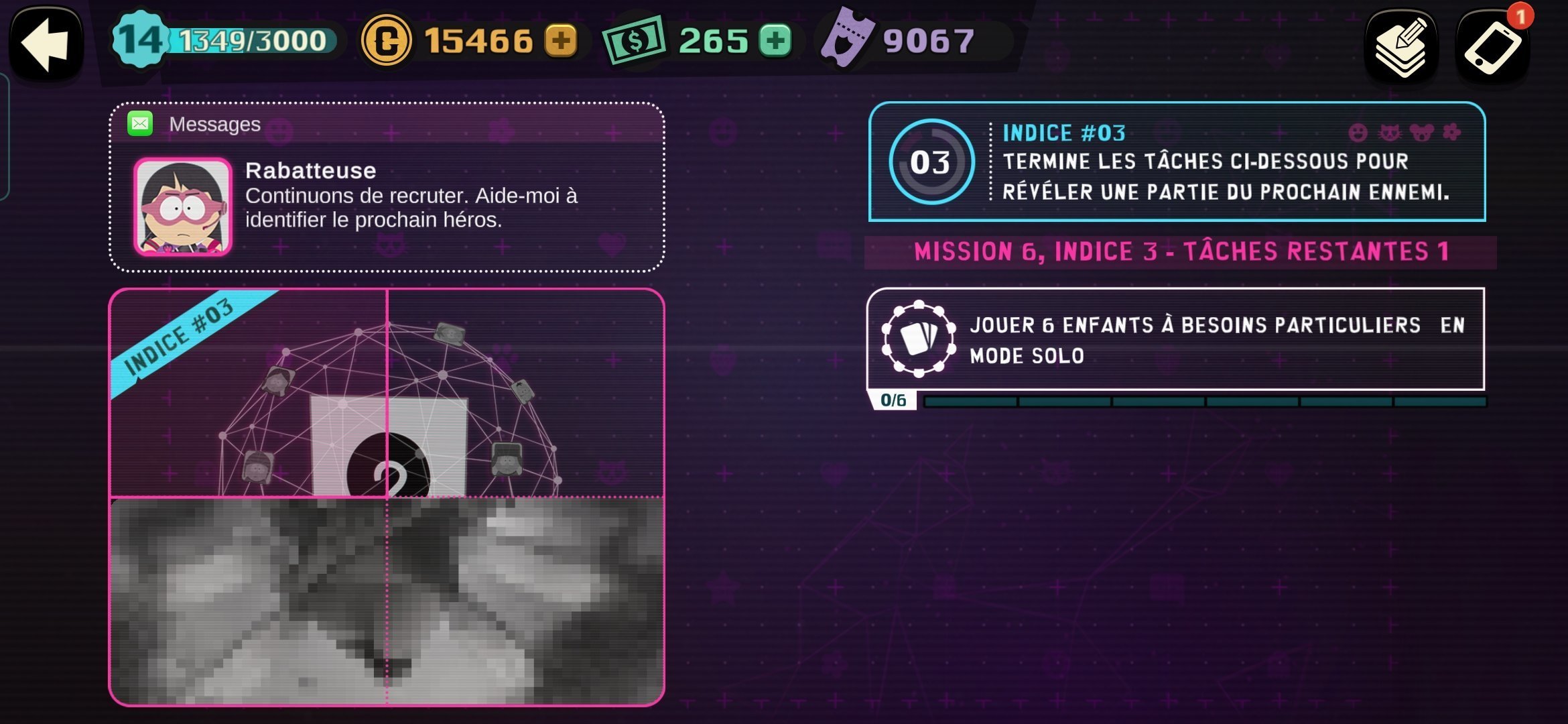
Task: Buy more cash with green plus button
Action: tap(775, 40)
